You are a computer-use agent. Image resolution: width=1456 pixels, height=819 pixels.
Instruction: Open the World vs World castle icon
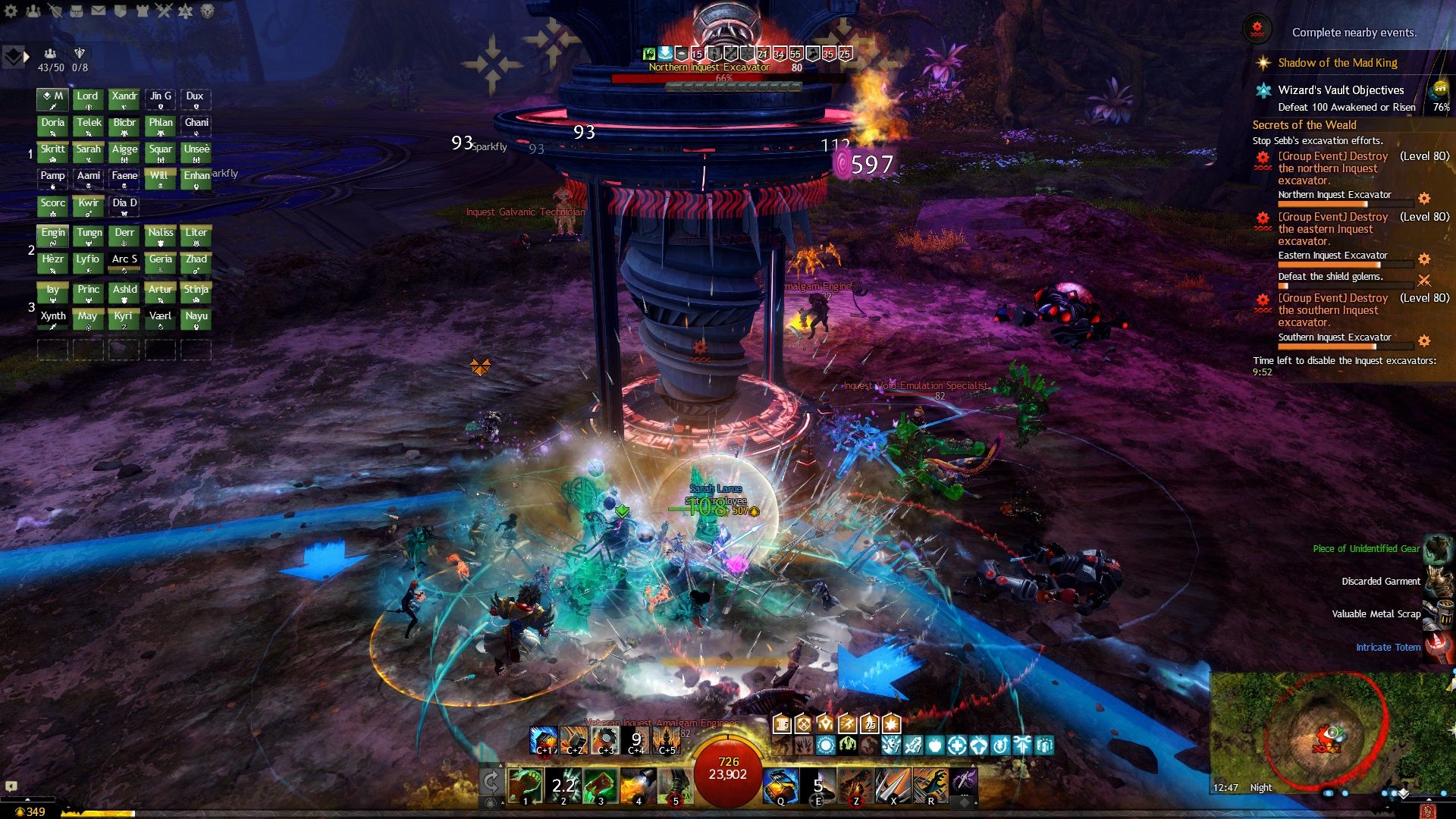point(143,11)
